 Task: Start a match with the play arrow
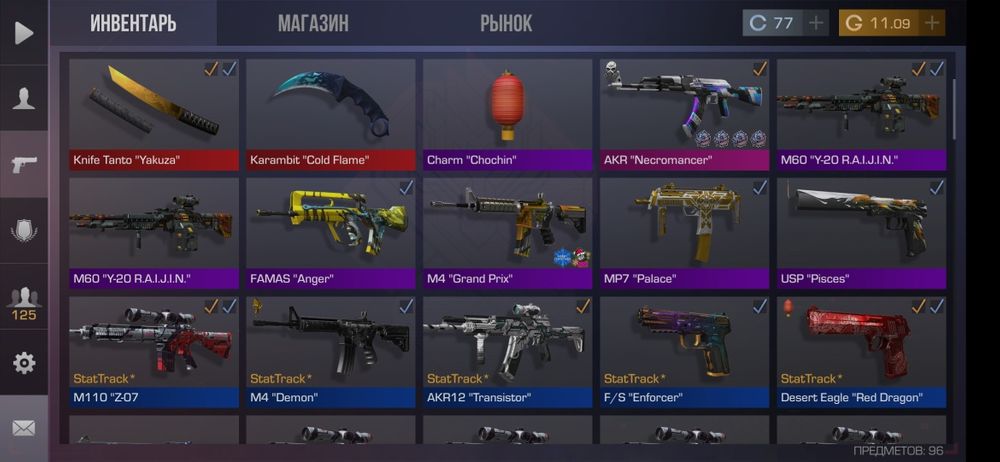point(24,33)
